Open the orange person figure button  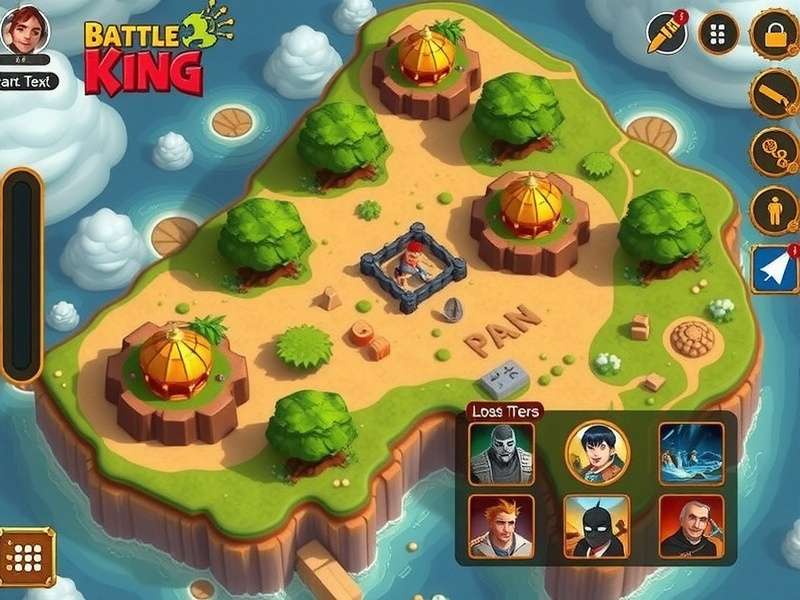773,210
